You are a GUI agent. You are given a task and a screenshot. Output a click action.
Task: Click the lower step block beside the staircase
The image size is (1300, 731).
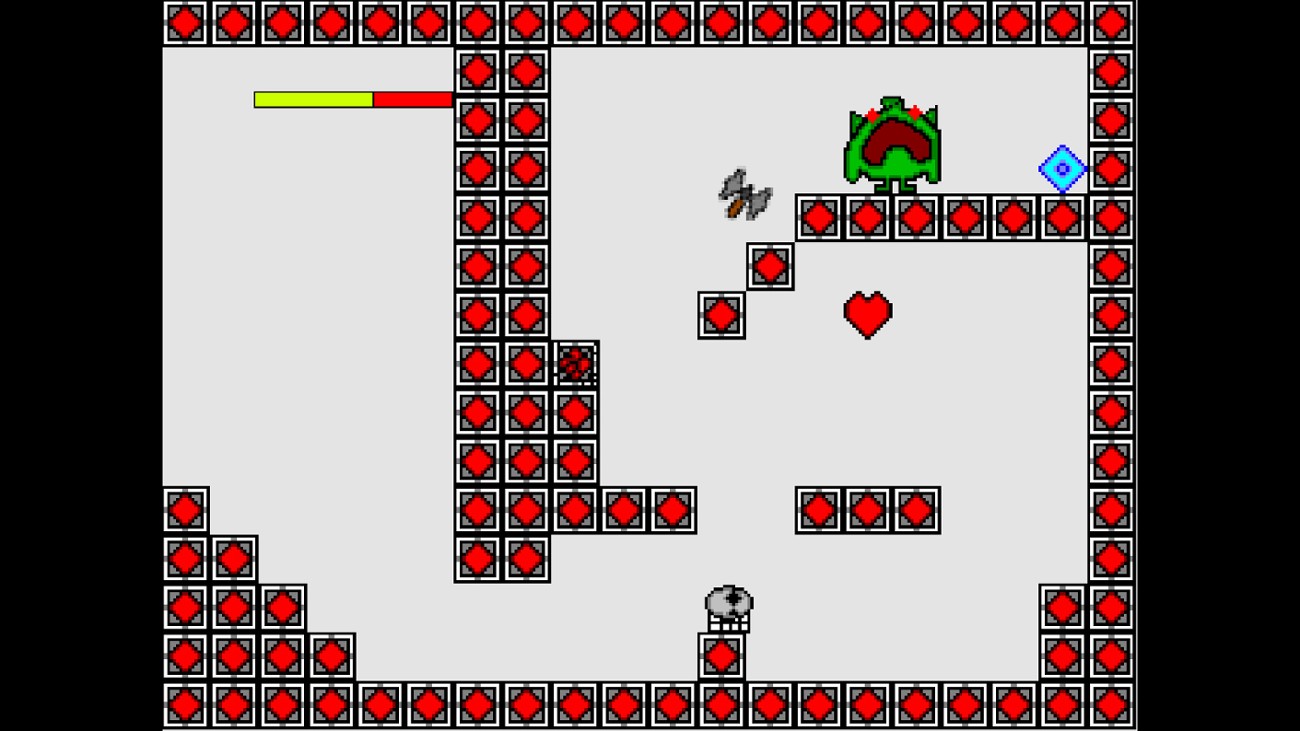coord(720,317)
